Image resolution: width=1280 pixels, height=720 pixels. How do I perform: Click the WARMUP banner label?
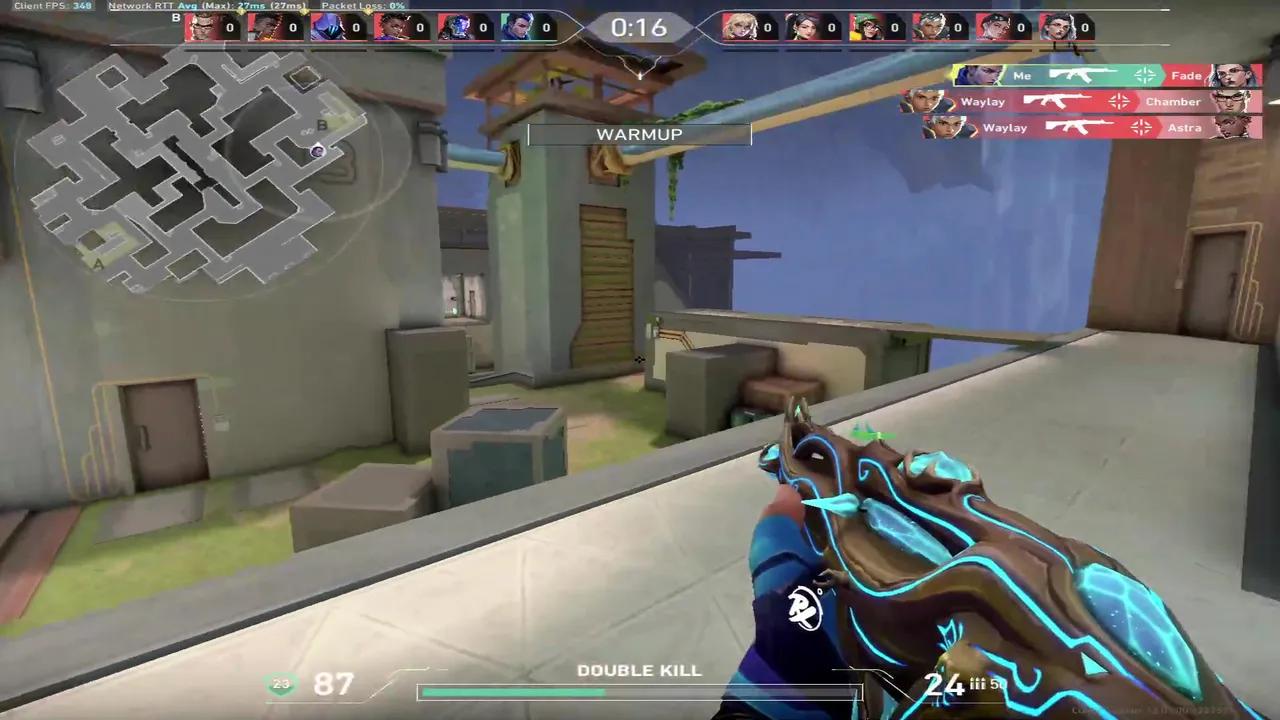click(639, 133)
